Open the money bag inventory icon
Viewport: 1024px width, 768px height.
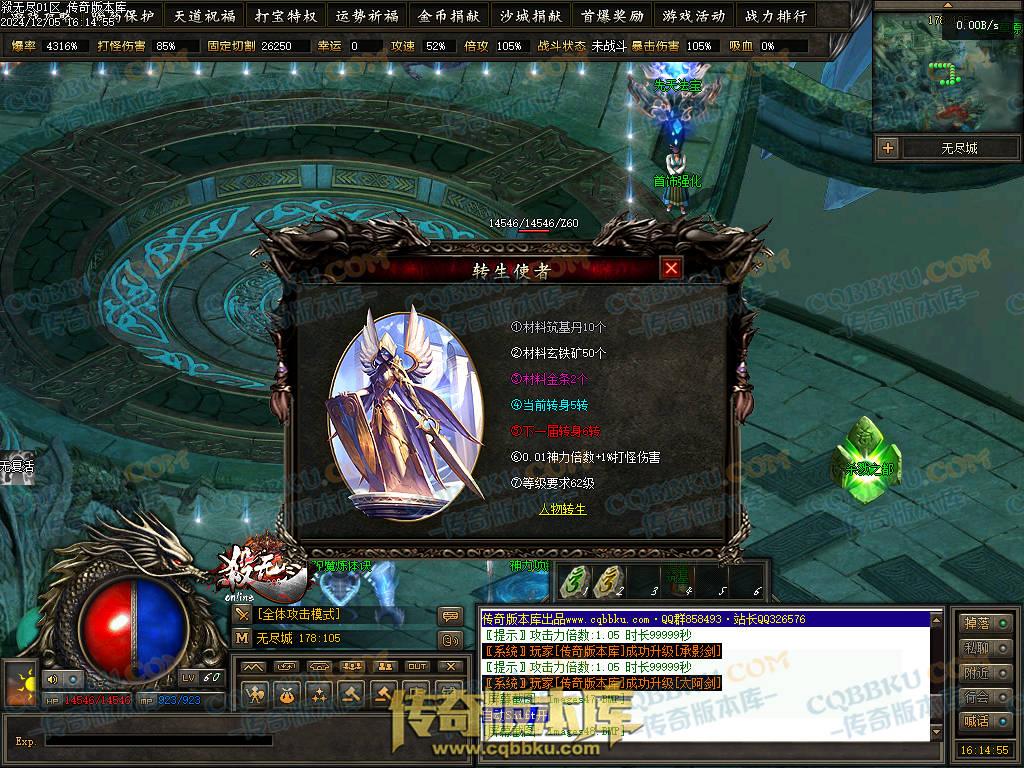(287, 692)
